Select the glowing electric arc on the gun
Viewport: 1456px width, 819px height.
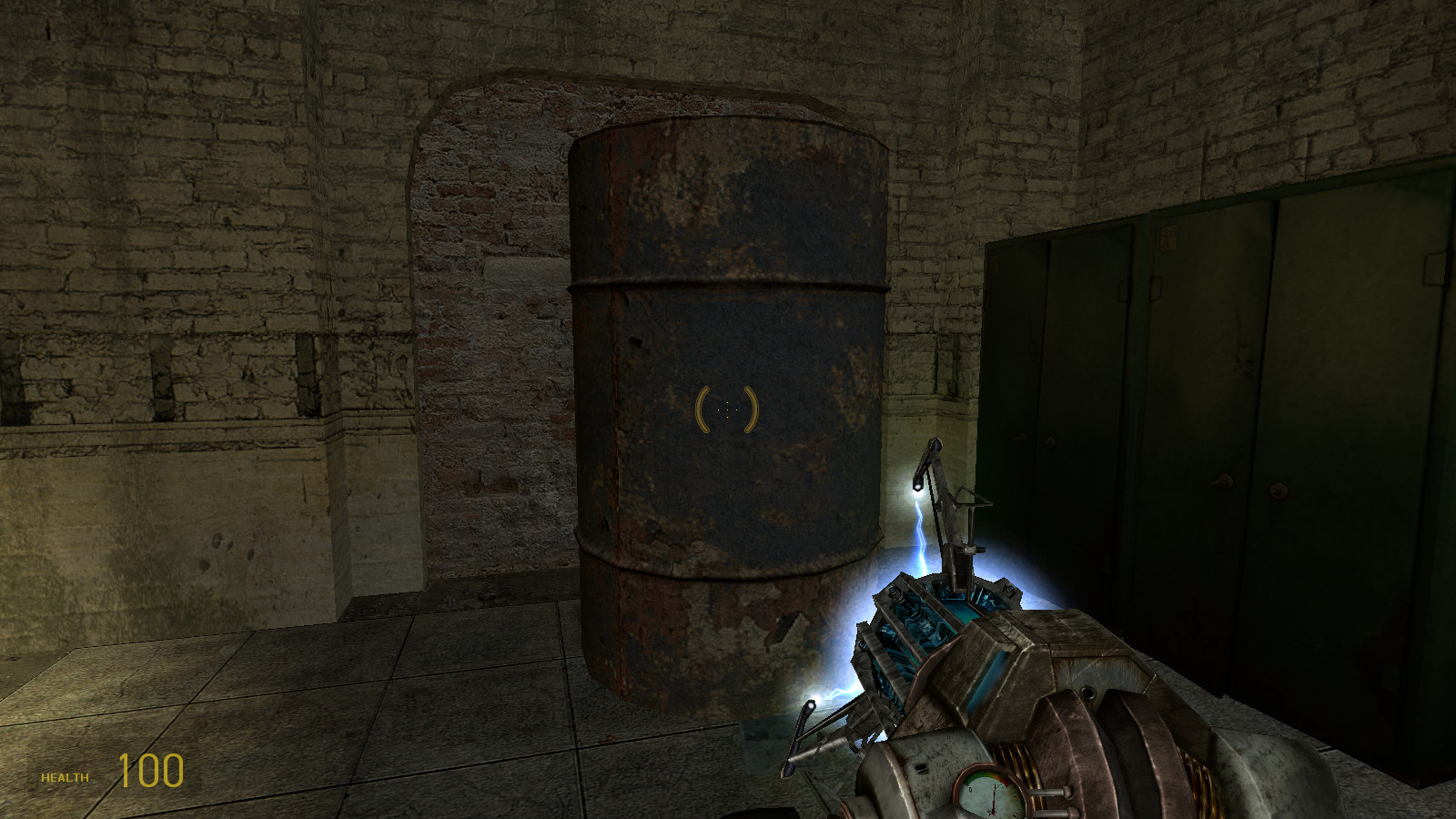(919, 528)
